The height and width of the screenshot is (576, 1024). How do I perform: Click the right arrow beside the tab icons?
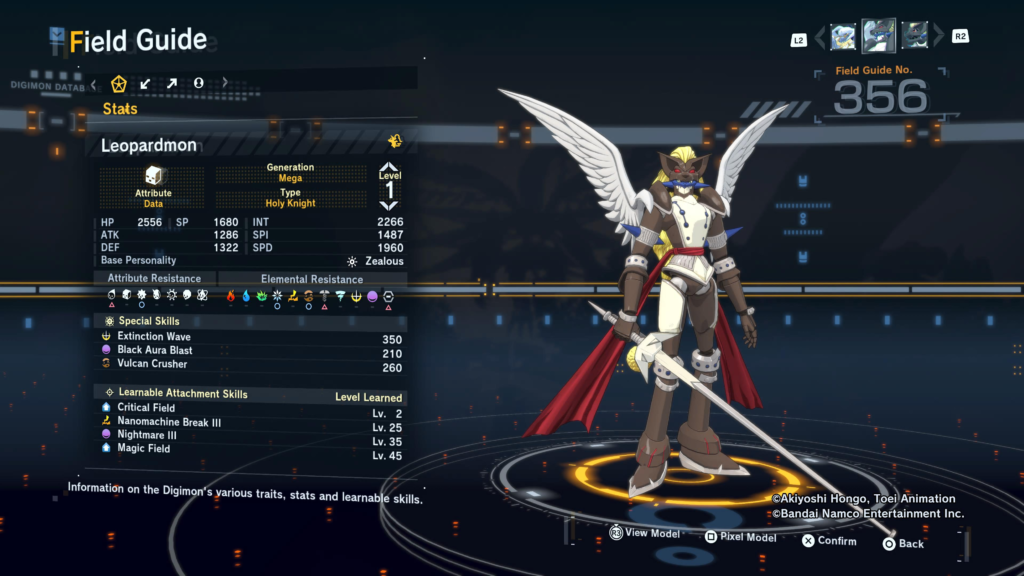click(225, 83)
